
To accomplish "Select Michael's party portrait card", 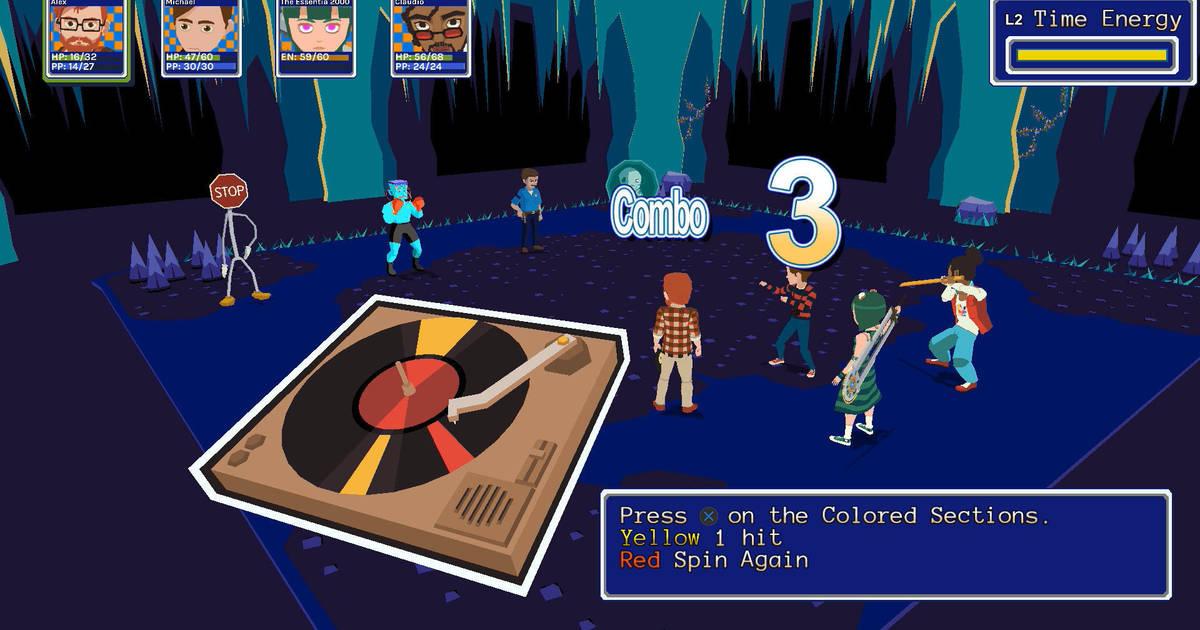I will (x=201, y=38).
